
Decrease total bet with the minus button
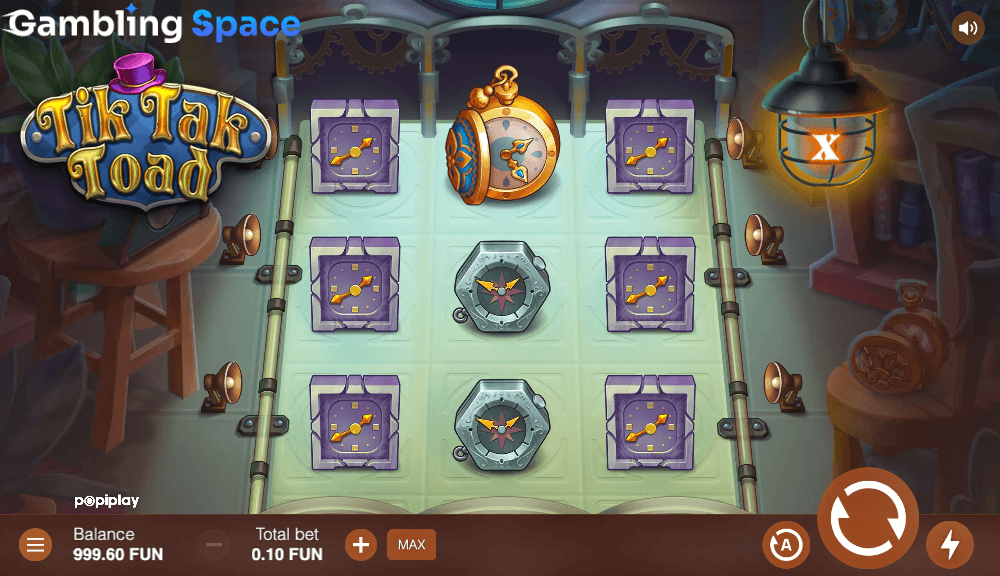coord(214,545)
